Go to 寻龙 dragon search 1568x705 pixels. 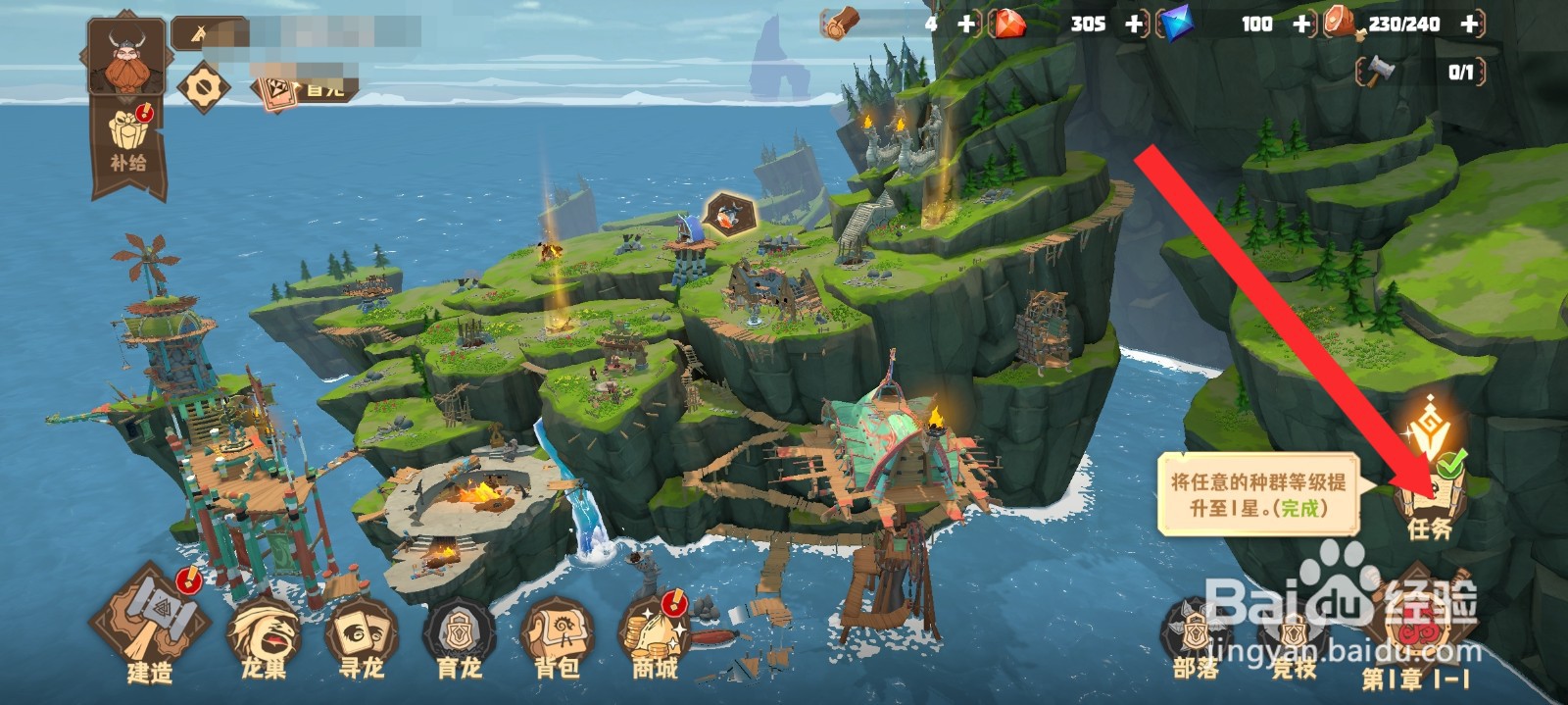[x=361, y=637]
